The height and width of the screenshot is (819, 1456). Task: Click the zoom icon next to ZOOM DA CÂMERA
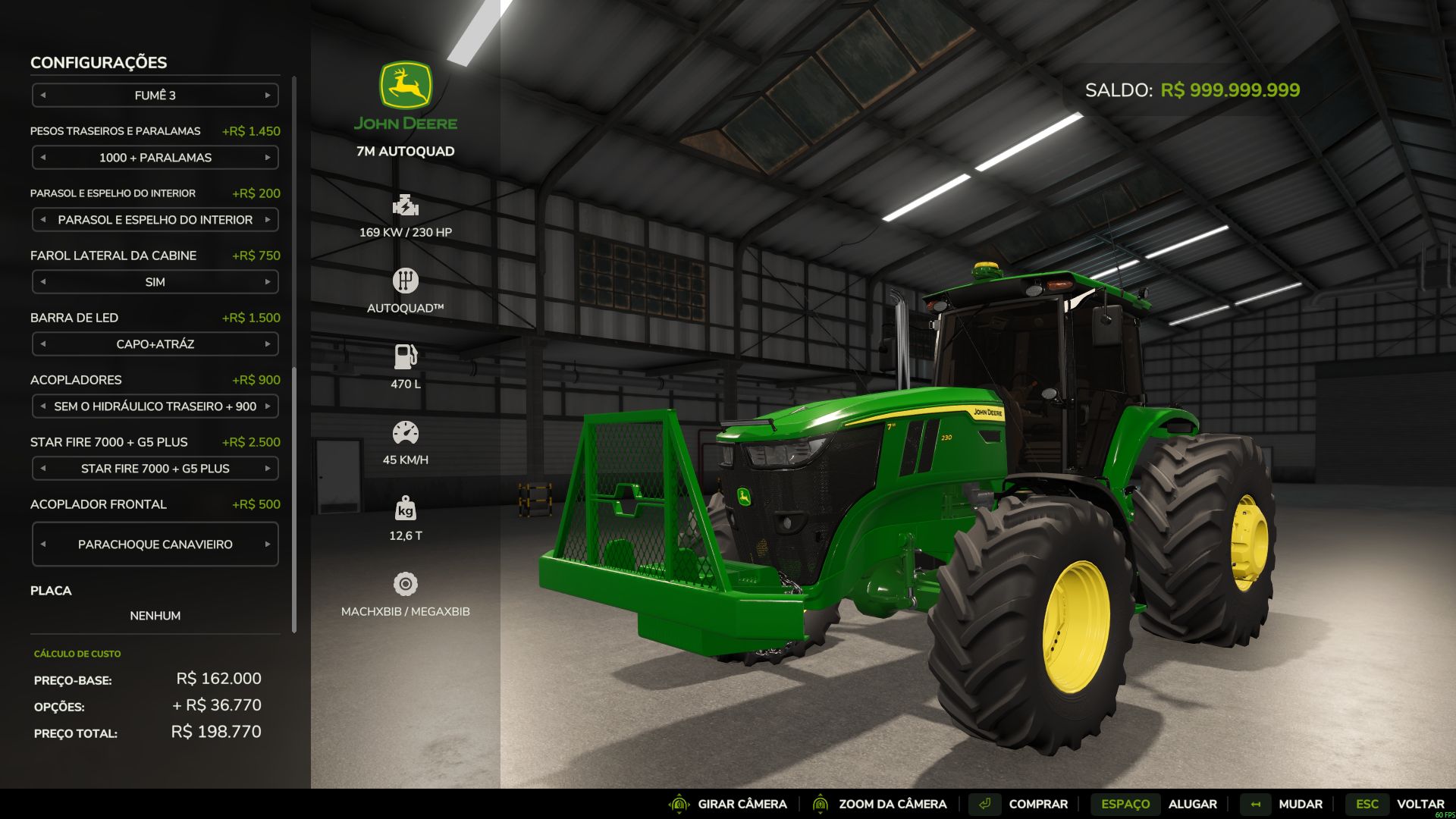click(x=822, y=803)
